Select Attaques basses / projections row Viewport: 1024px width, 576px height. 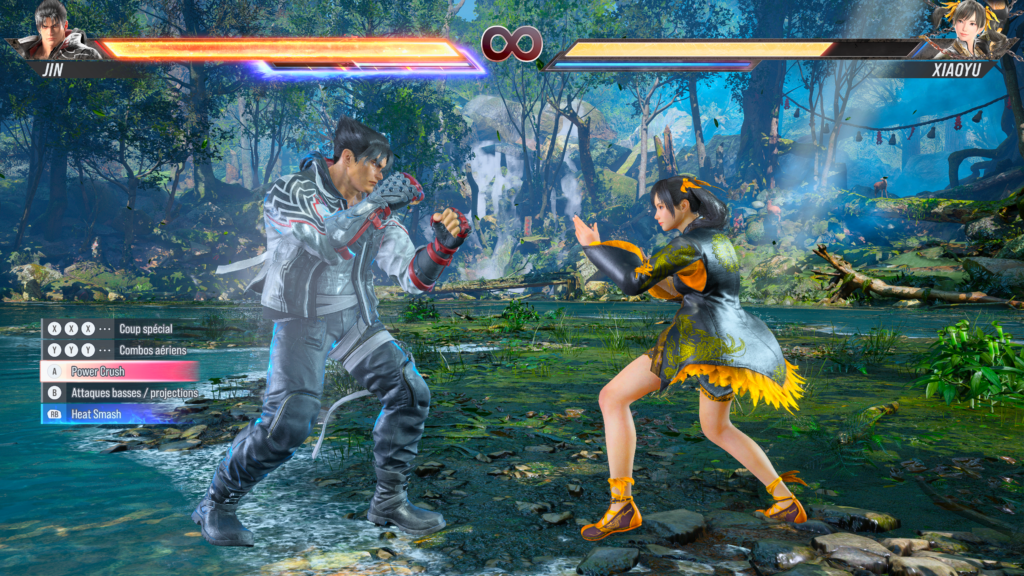[120, 393]
